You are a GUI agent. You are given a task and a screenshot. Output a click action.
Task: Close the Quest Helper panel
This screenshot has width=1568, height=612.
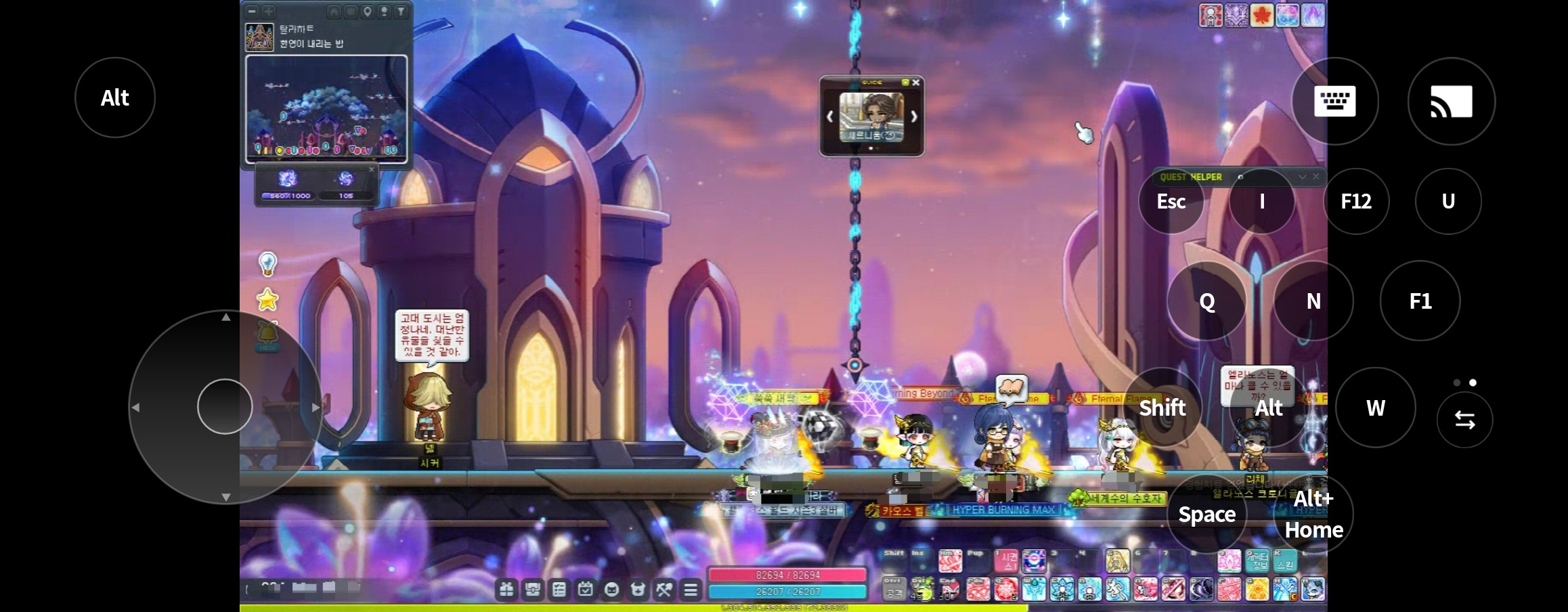(1316, 177)
